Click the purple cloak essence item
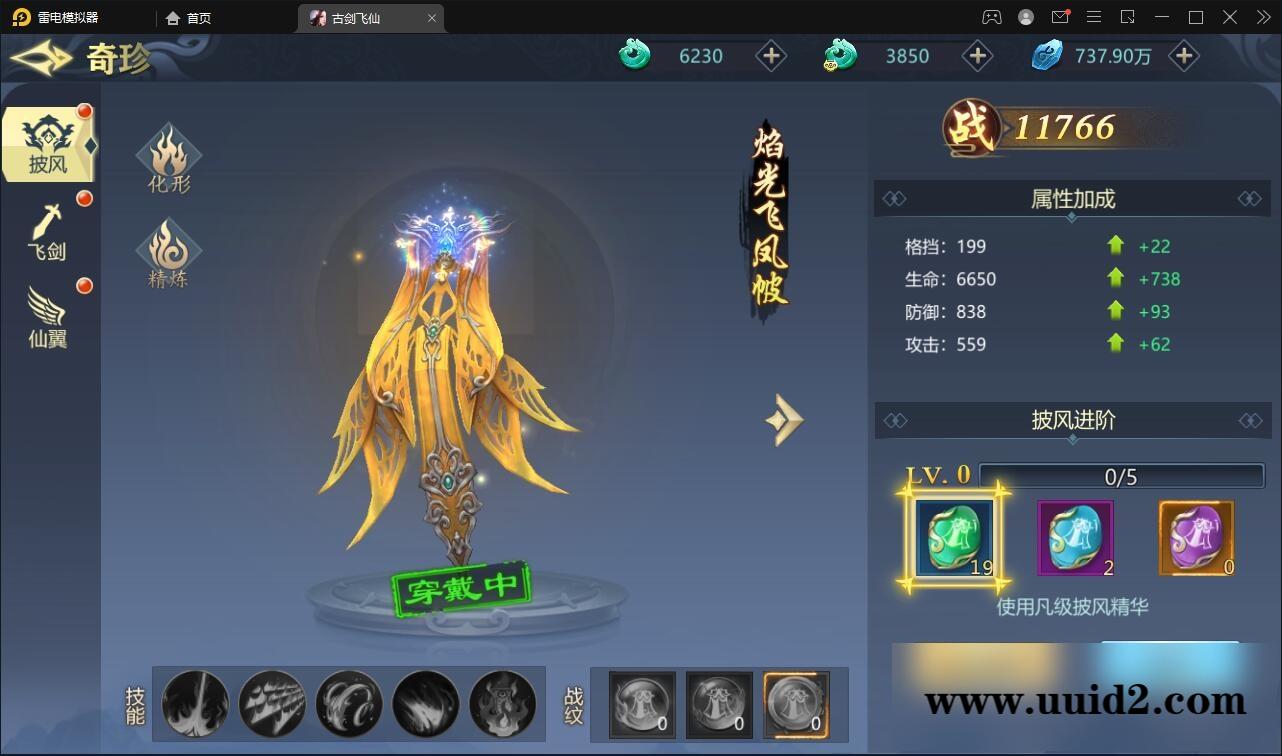 point(1196,538)
